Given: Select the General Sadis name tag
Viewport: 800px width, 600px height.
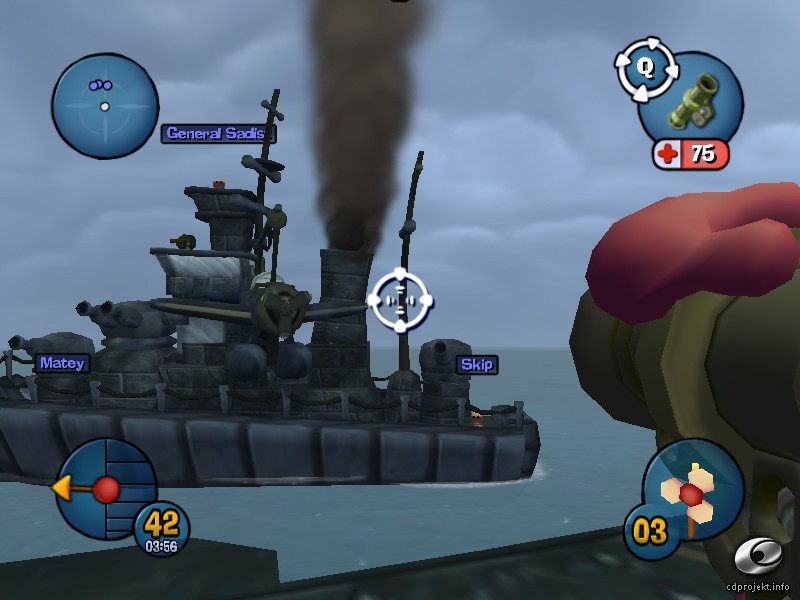Looking at the screenshot, I should click(218, 133).
